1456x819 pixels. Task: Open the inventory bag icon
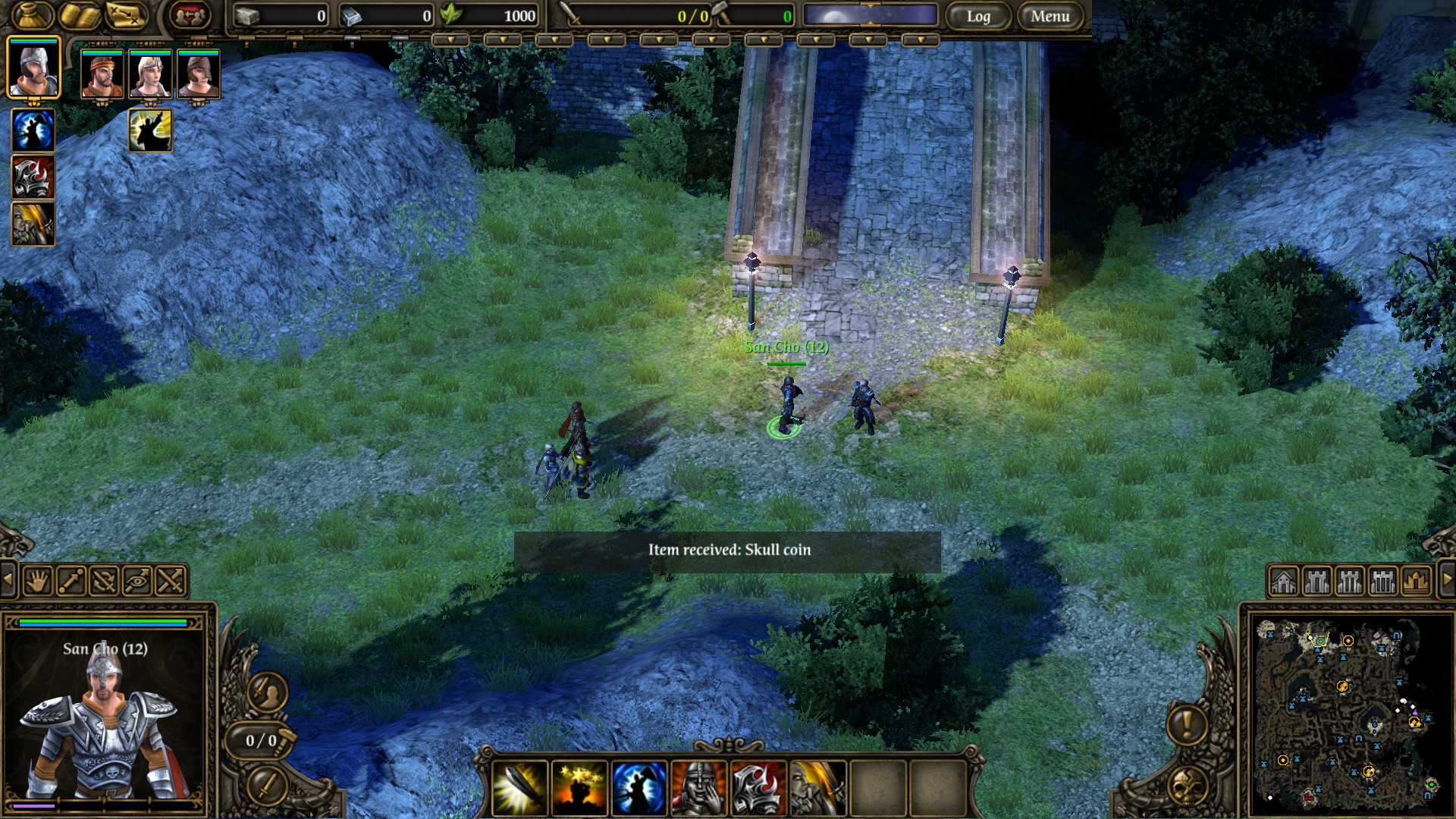pos(33,16)
